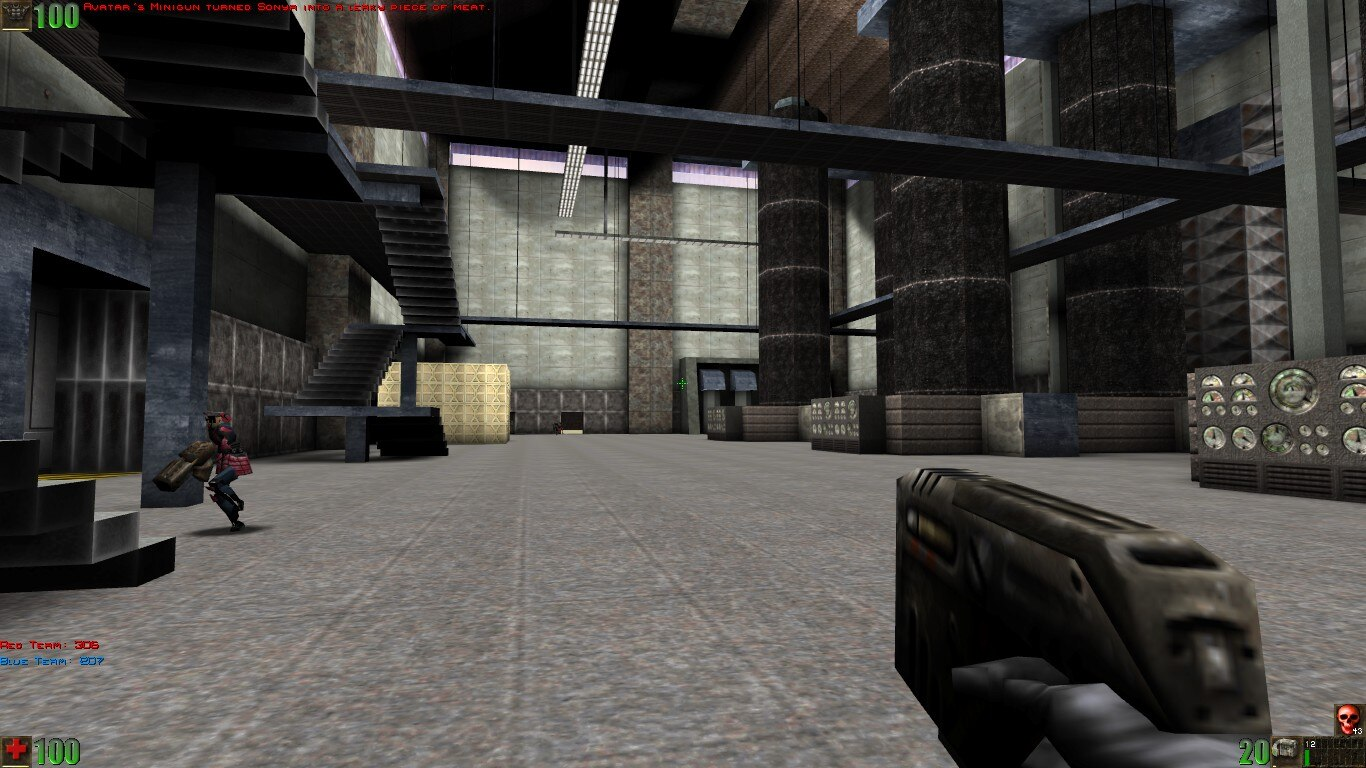Select the red health cross icon
This screenshot has height=768, width=1366.
16,749
